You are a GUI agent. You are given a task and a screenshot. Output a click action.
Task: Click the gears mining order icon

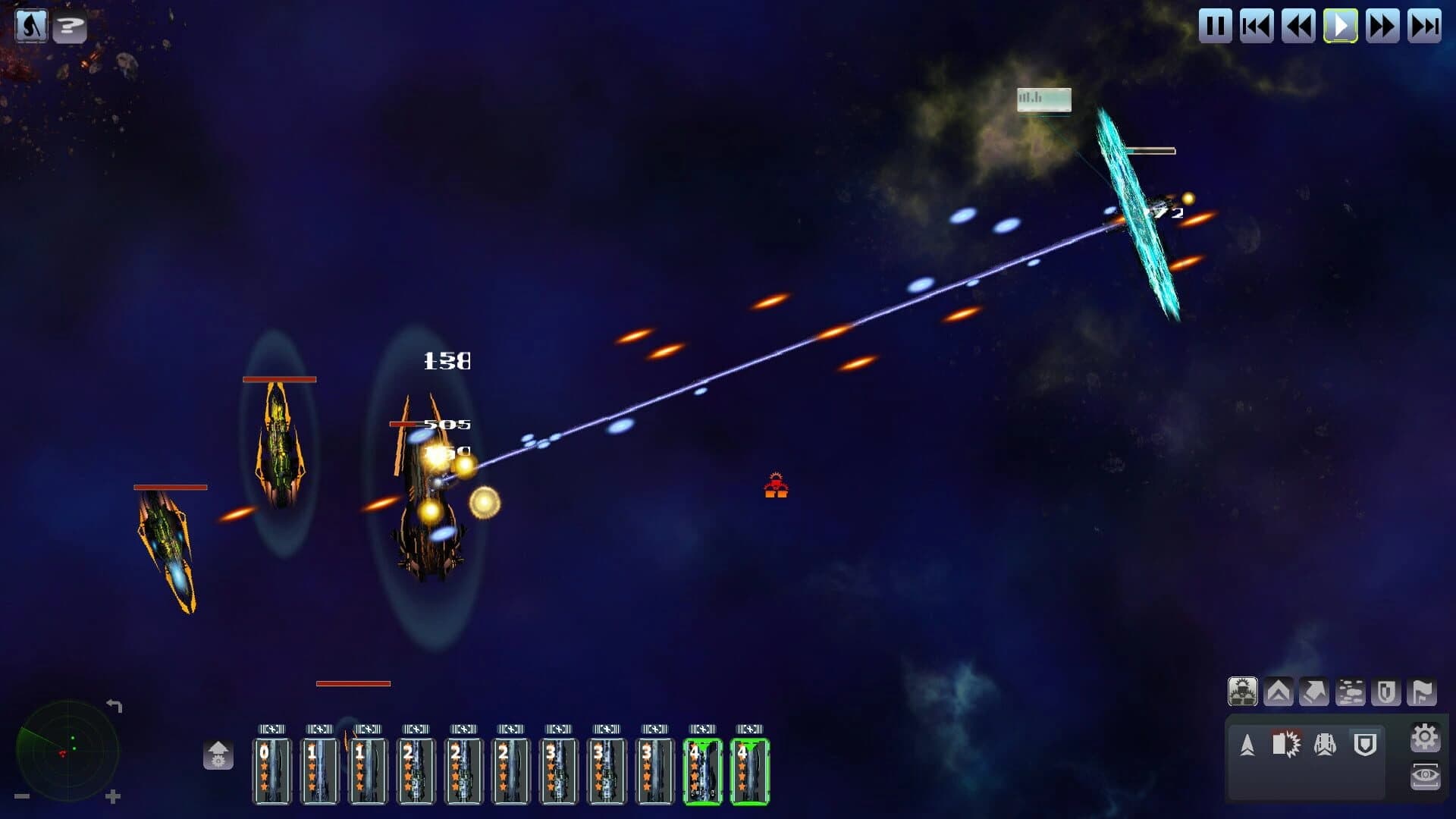(x=1243, y=691)
